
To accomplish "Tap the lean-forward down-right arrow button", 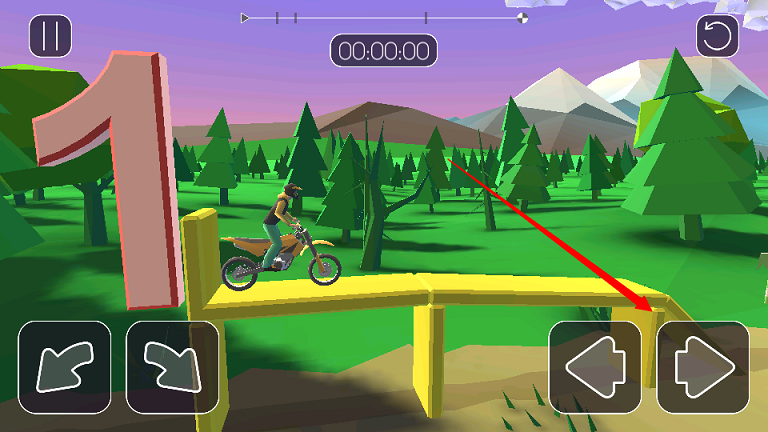I will point(172,367).
